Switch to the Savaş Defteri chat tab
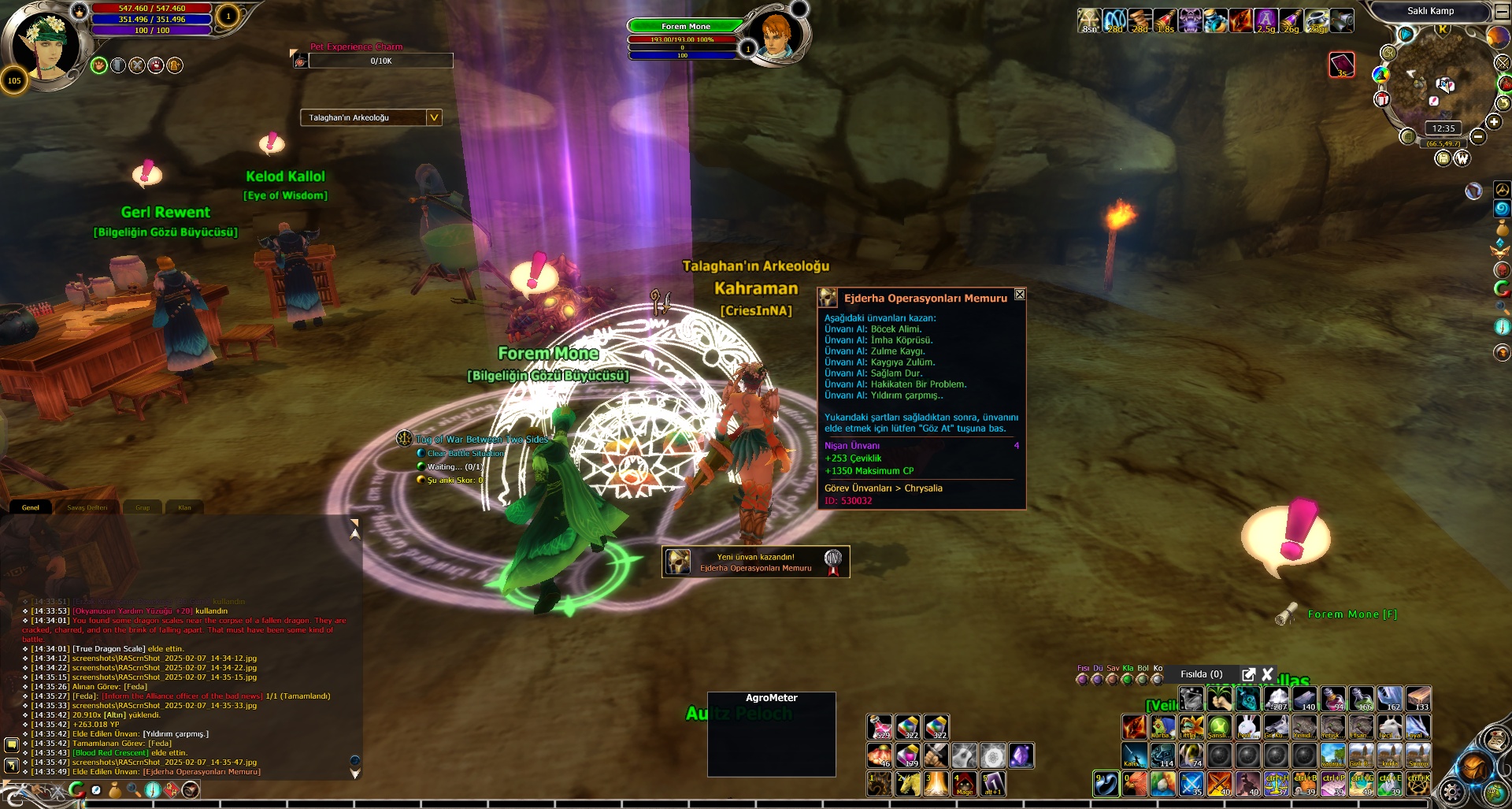This screenshot has height=809, width=1512. pos(87,507)
